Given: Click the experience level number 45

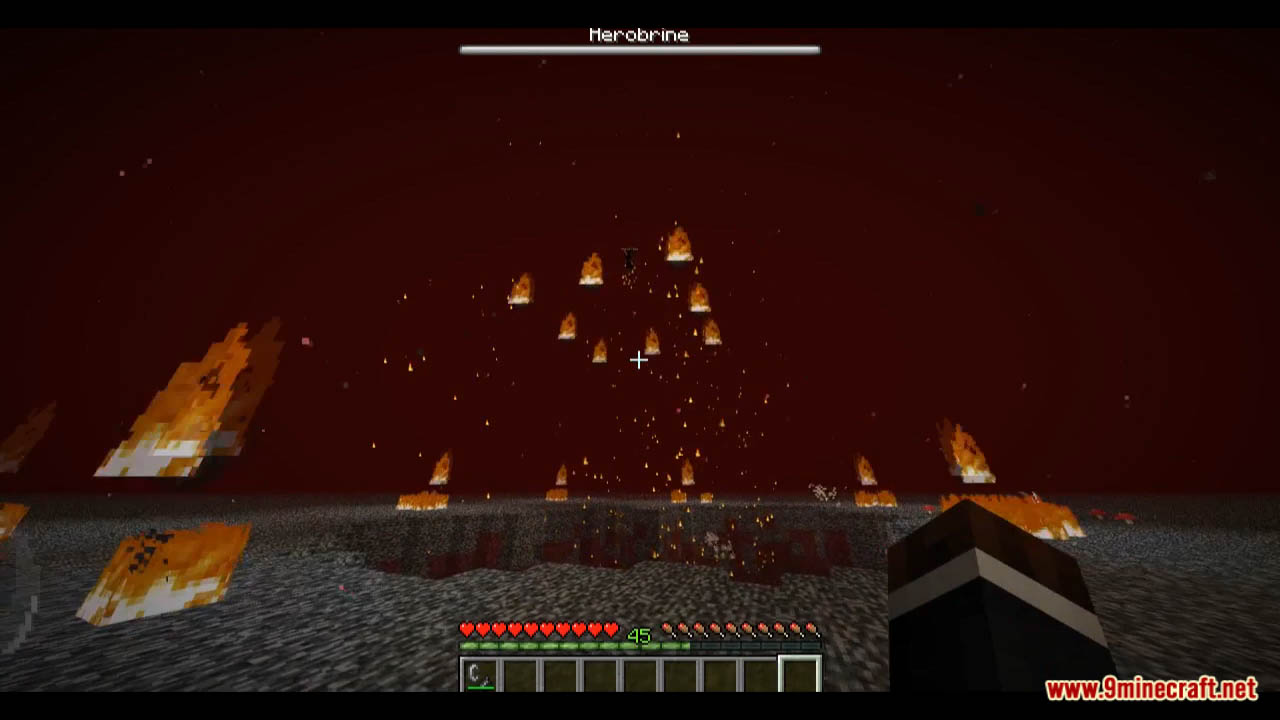Looking at the screenshot, I should (x=638, y=635).
